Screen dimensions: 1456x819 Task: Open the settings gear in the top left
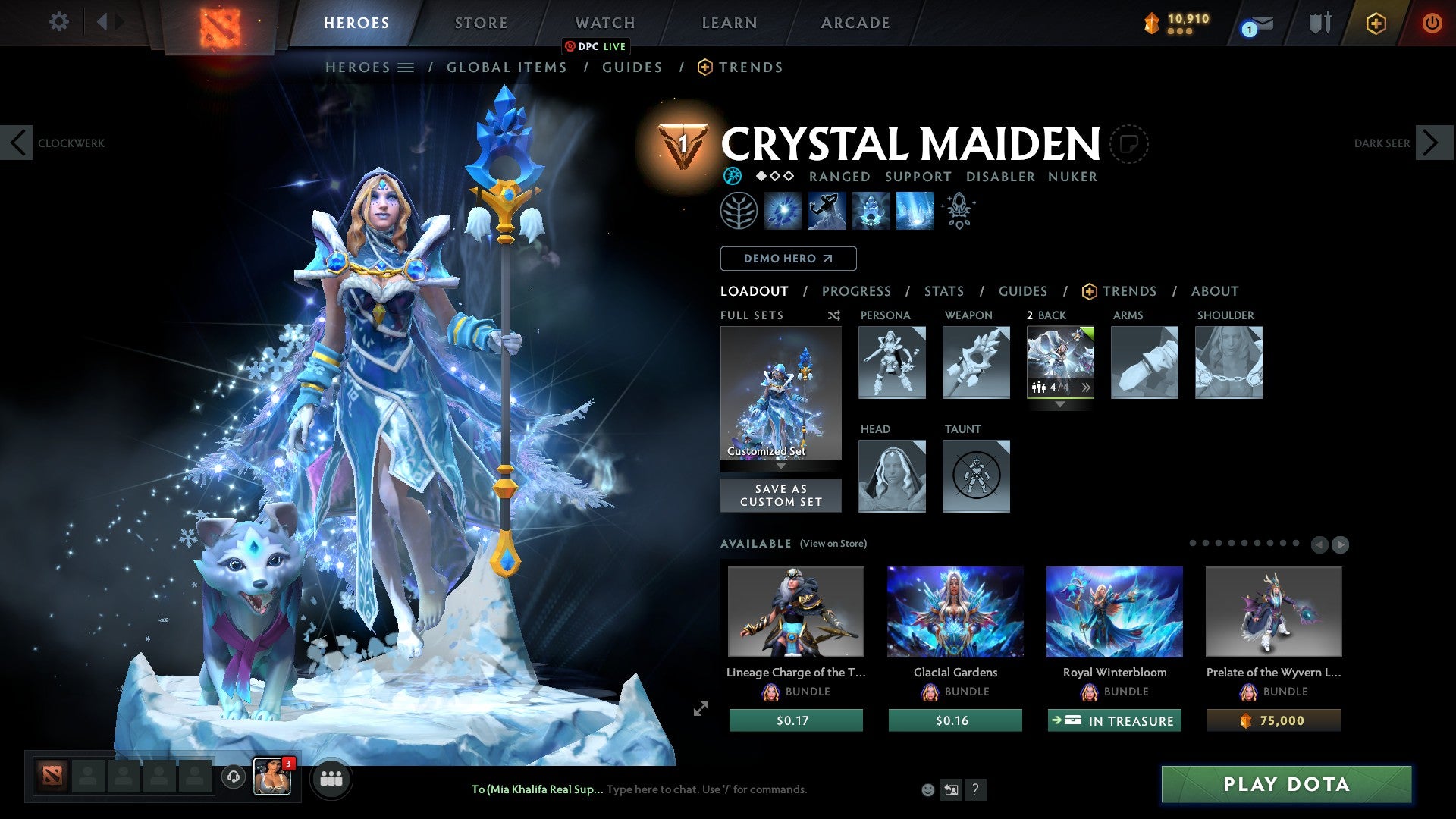58,22
